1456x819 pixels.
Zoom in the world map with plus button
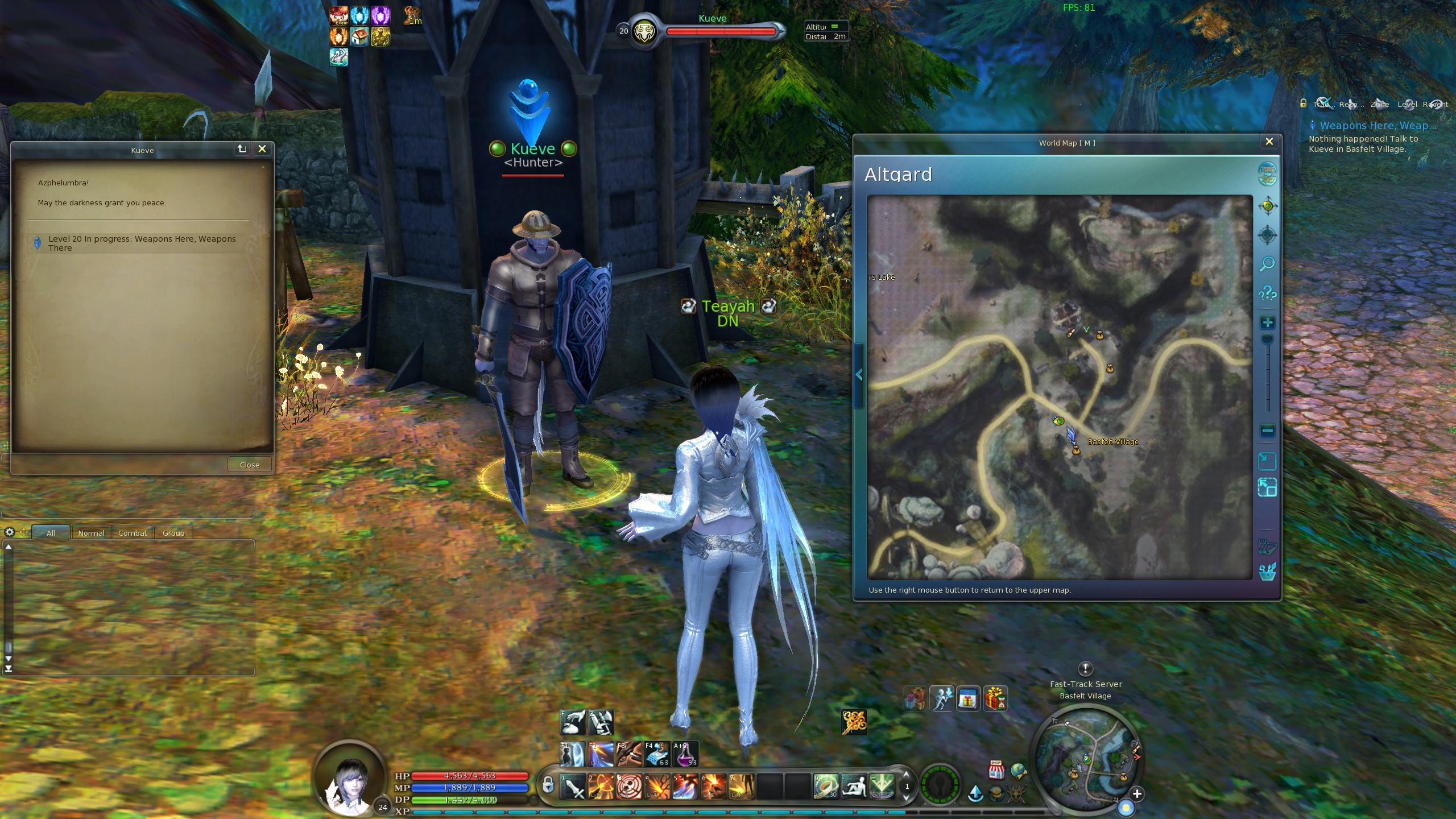pos(1267,323)
